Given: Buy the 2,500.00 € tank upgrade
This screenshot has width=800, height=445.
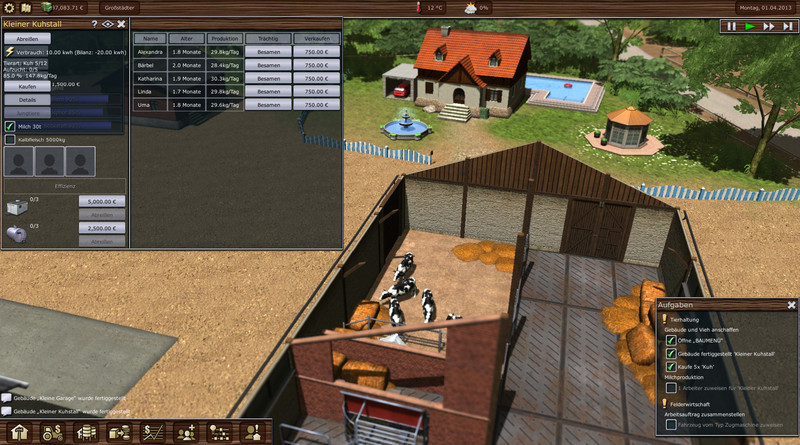Looking at the screenshot, I should (102, 229).
